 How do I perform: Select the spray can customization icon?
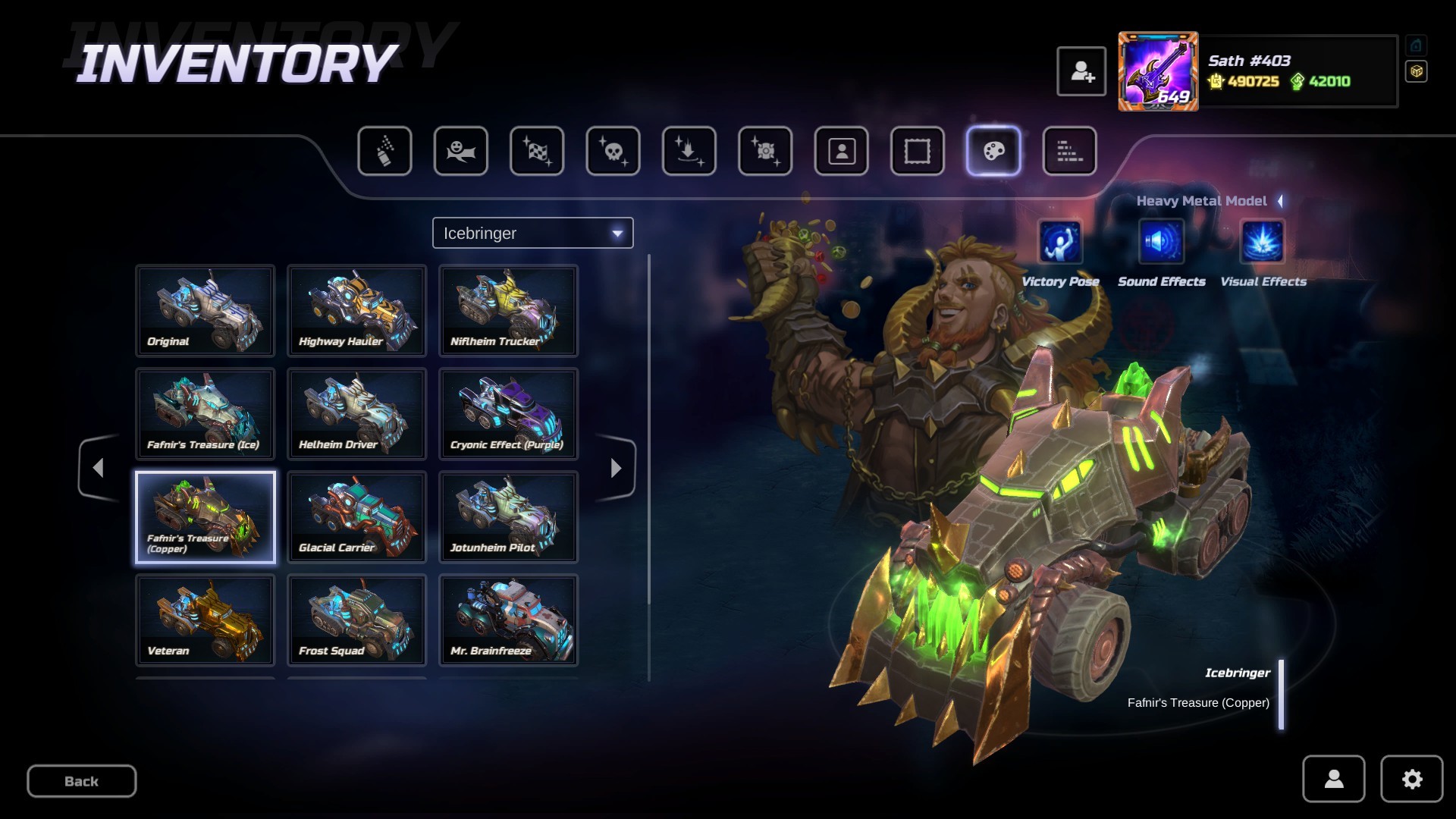[x=384, y=151]
